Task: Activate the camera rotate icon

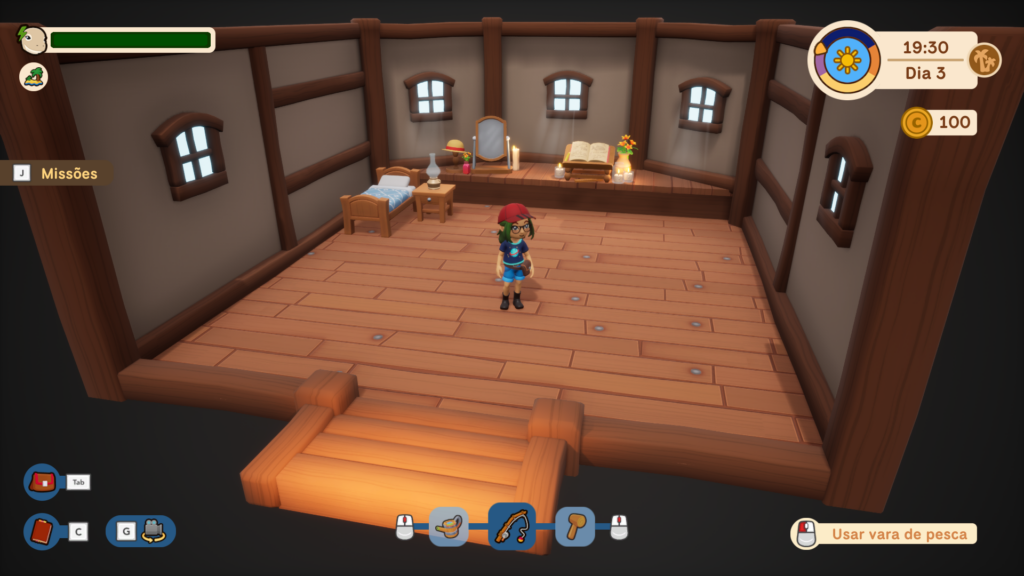Action: point(152,531)
